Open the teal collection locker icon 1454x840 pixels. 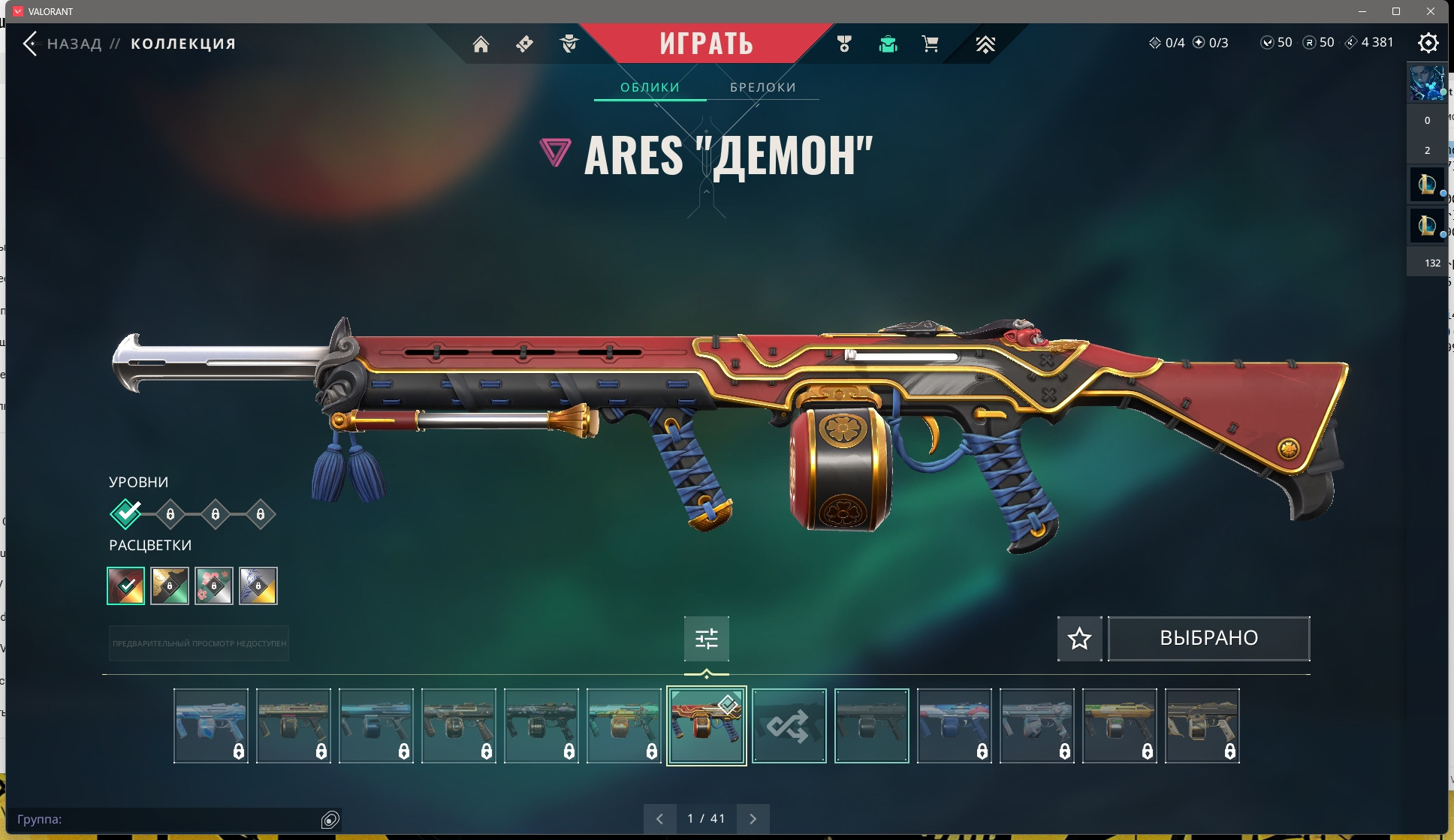click(x=888, y=44)
